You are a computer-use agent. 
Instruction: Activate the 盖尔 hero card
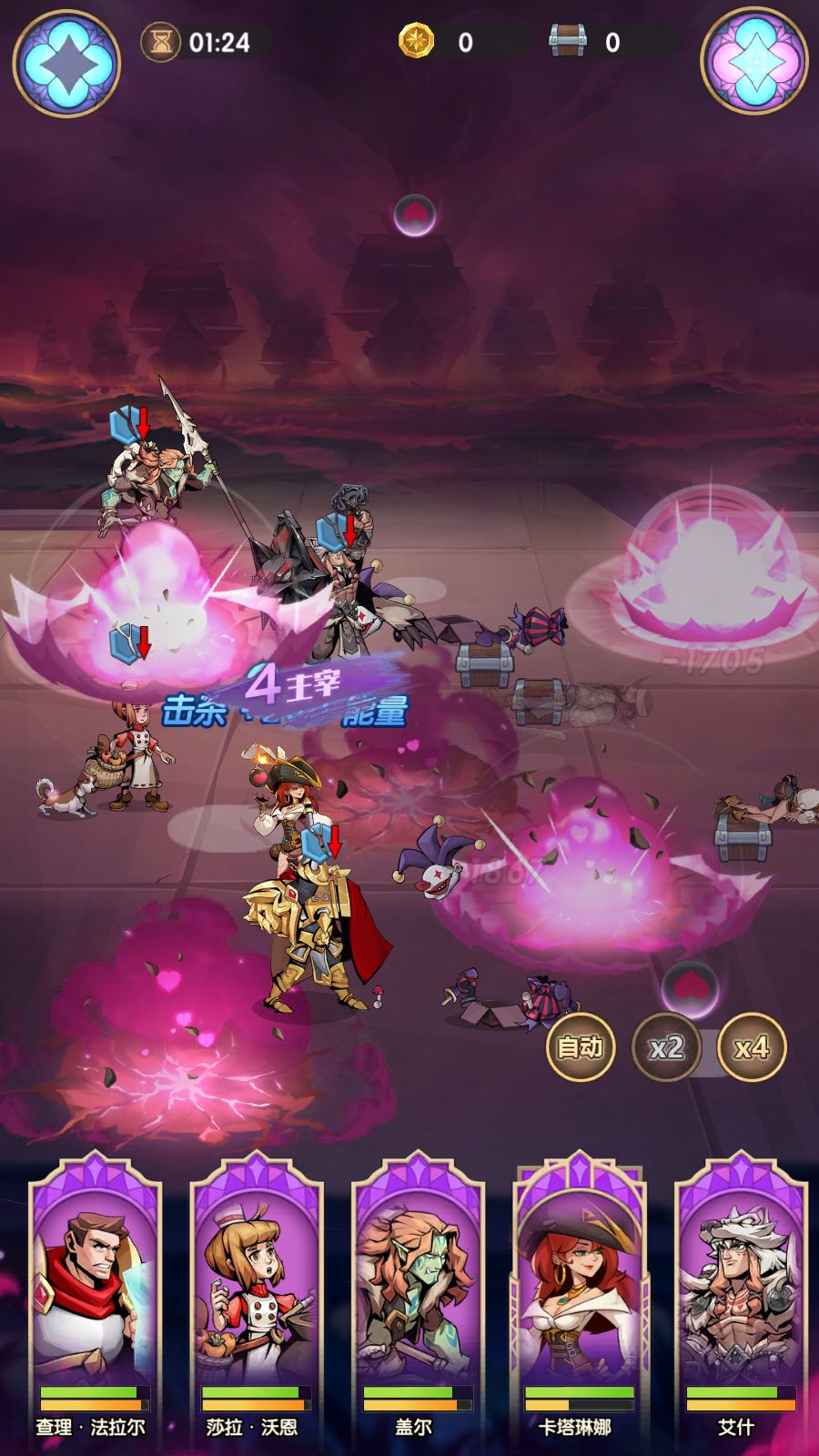[x=418, y=1292]
